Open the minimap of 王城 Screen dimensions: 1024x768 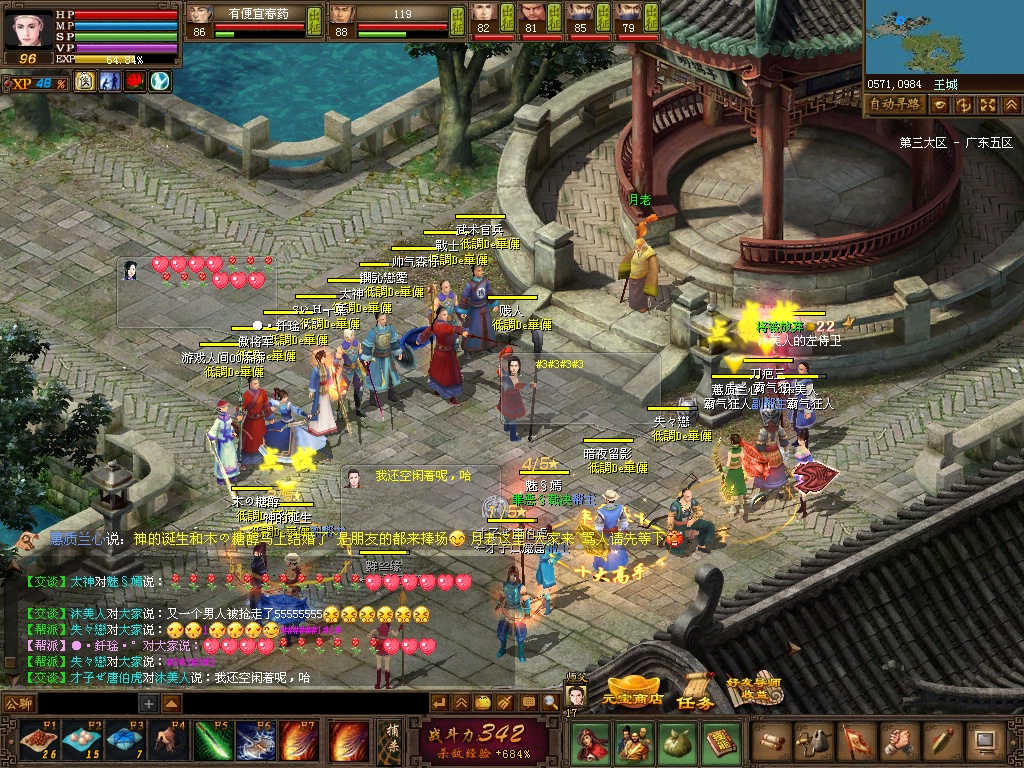(942, 38)
